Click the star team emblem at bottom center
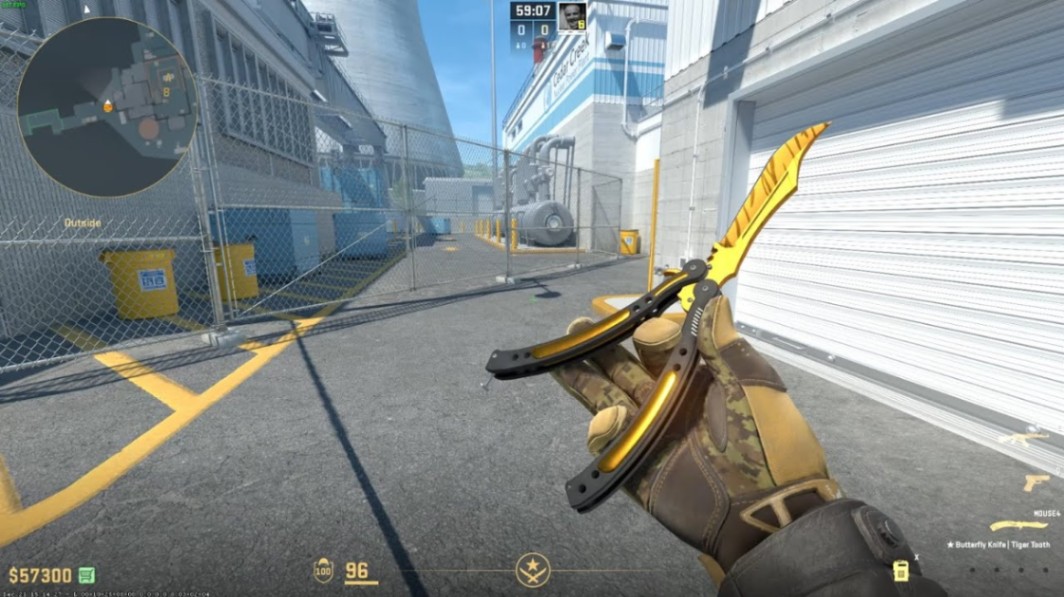Viewport: 1064px width, 597px height. (x=531, y=571)
